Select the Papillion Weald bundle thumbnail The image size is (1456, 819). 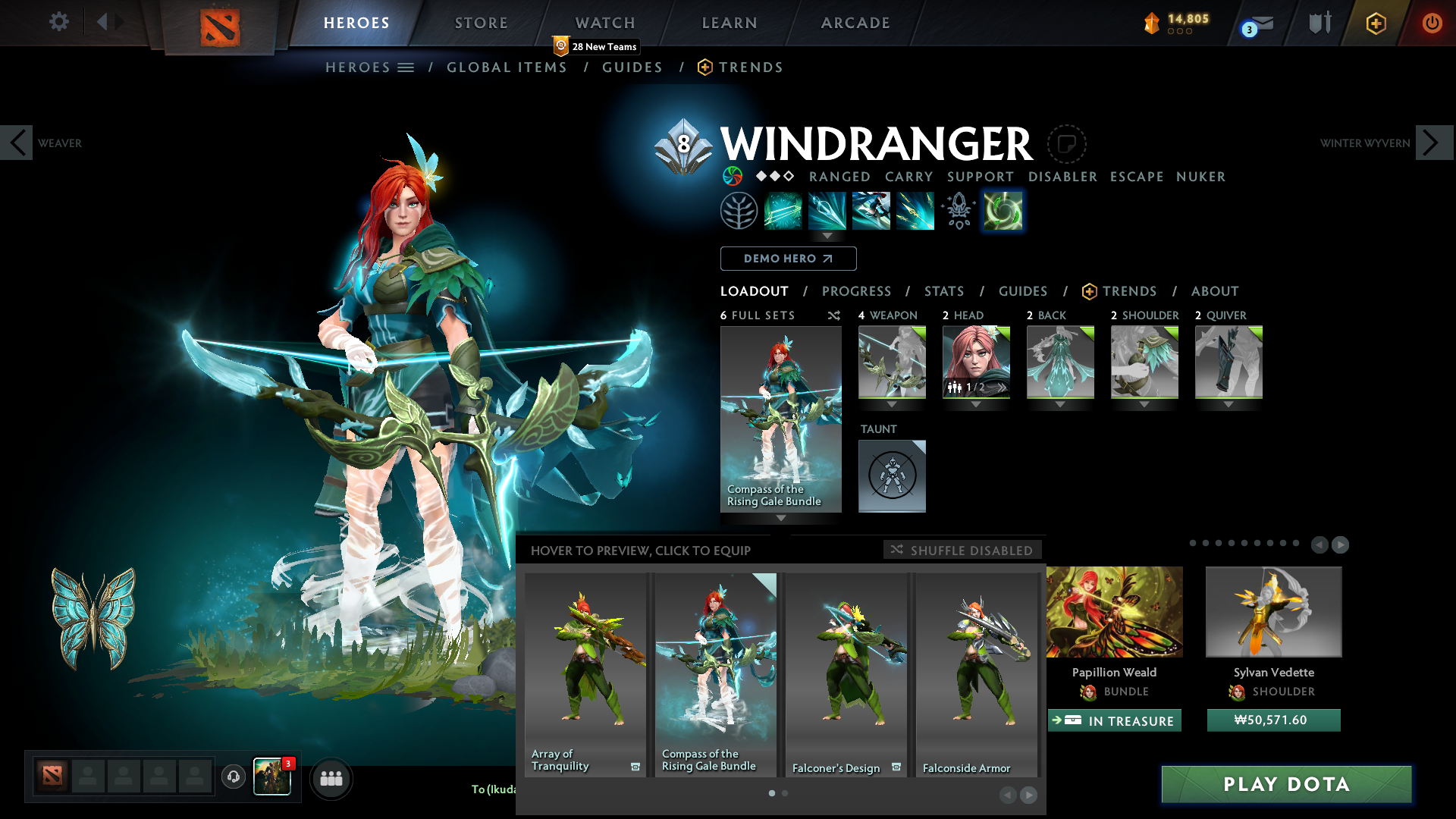pos(1113,611)
